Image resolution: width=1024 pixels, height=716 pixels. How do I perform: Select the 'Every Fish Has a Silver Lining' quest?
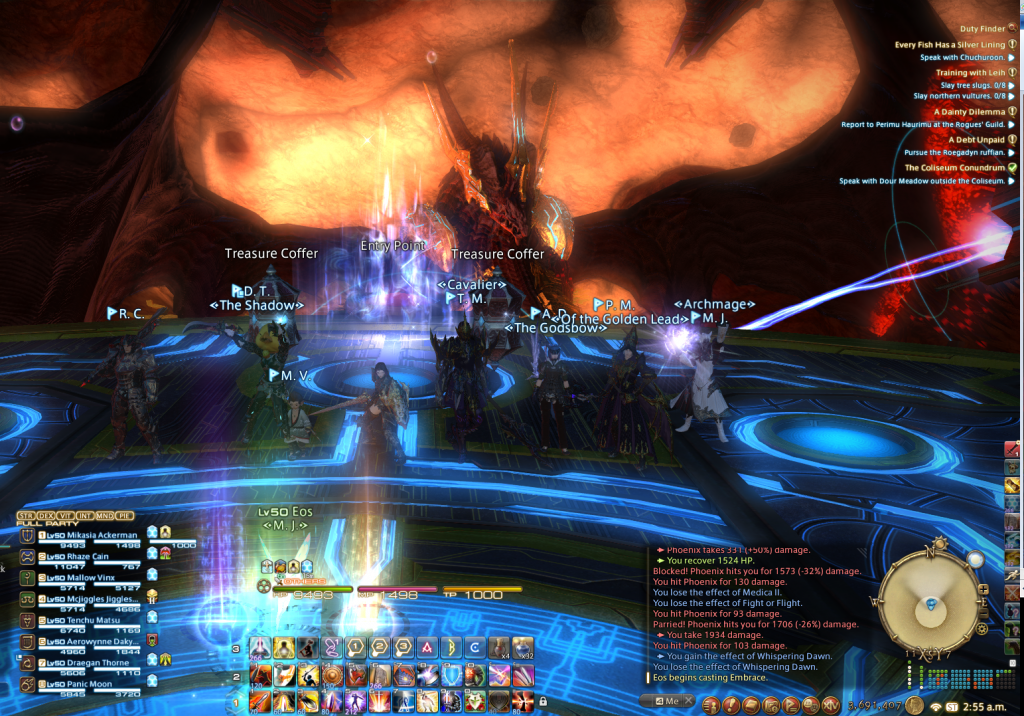[x=949, y=45]
